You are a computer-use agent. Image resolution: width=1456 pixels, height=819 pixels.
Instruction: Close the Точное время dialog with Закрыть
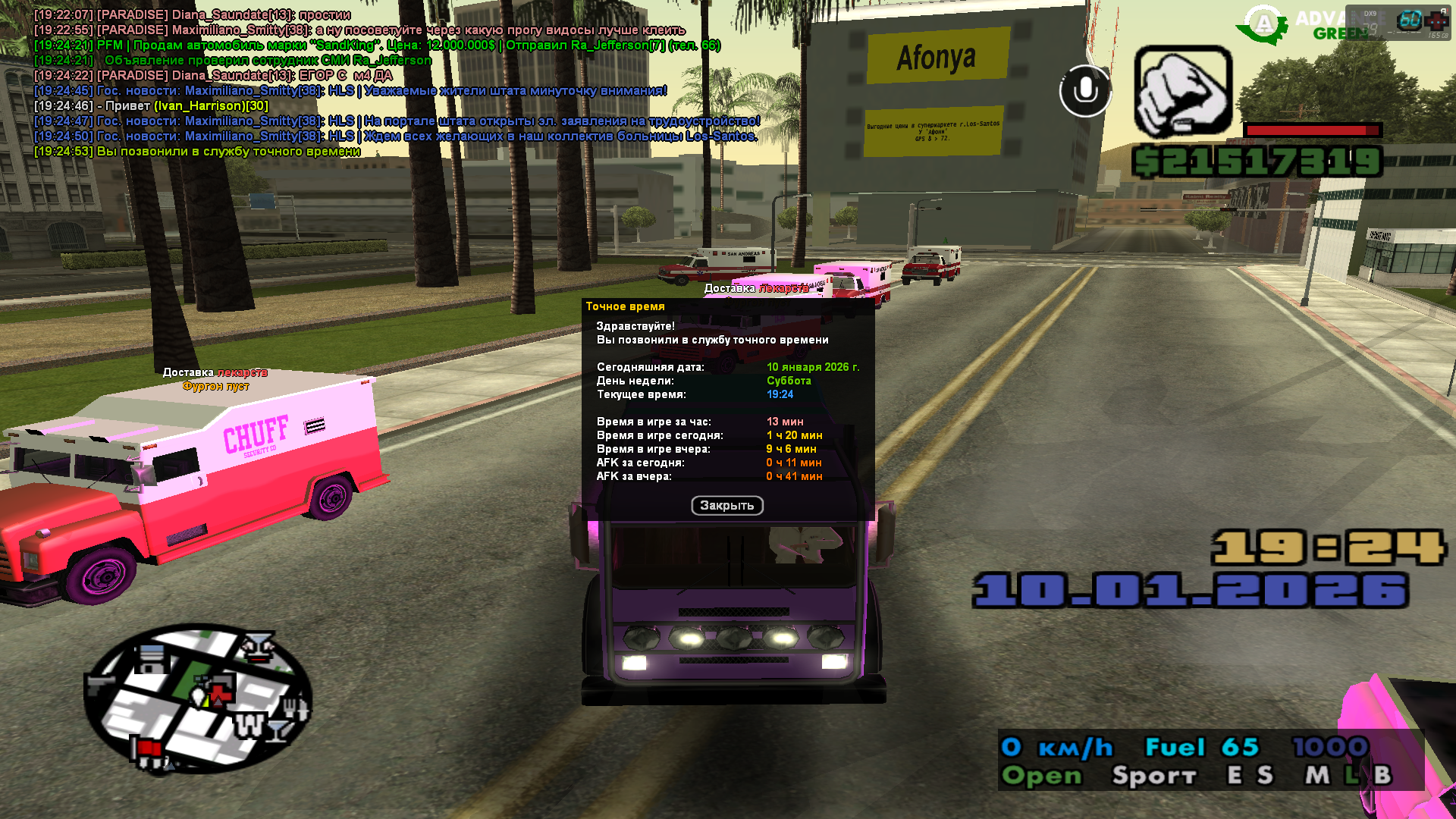coord(726,506)
